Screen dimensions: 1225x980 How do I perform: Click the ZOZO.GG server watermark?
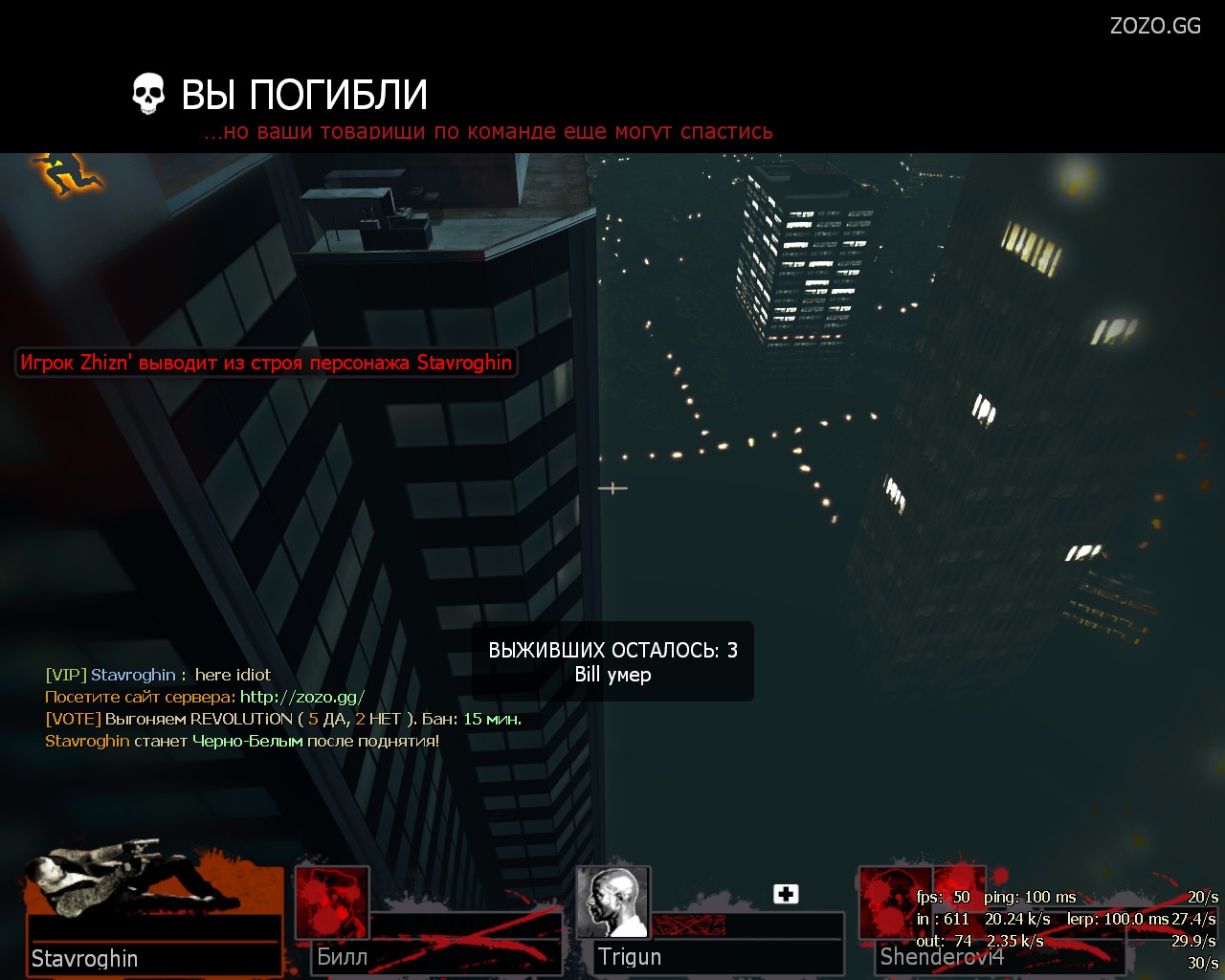point(1154,26)
